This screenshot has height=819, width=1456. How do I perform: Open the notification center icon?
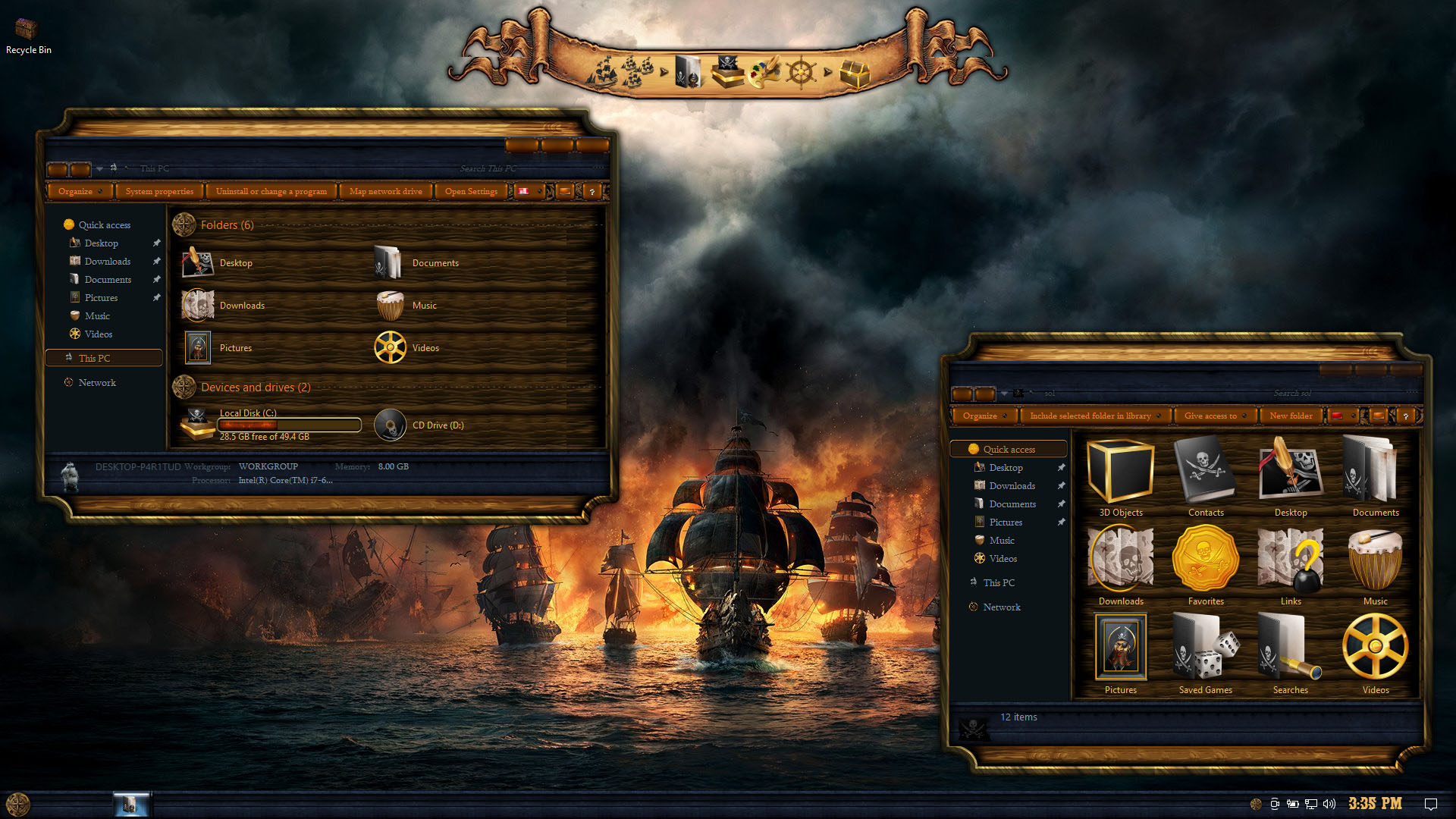coord(1431,804)
